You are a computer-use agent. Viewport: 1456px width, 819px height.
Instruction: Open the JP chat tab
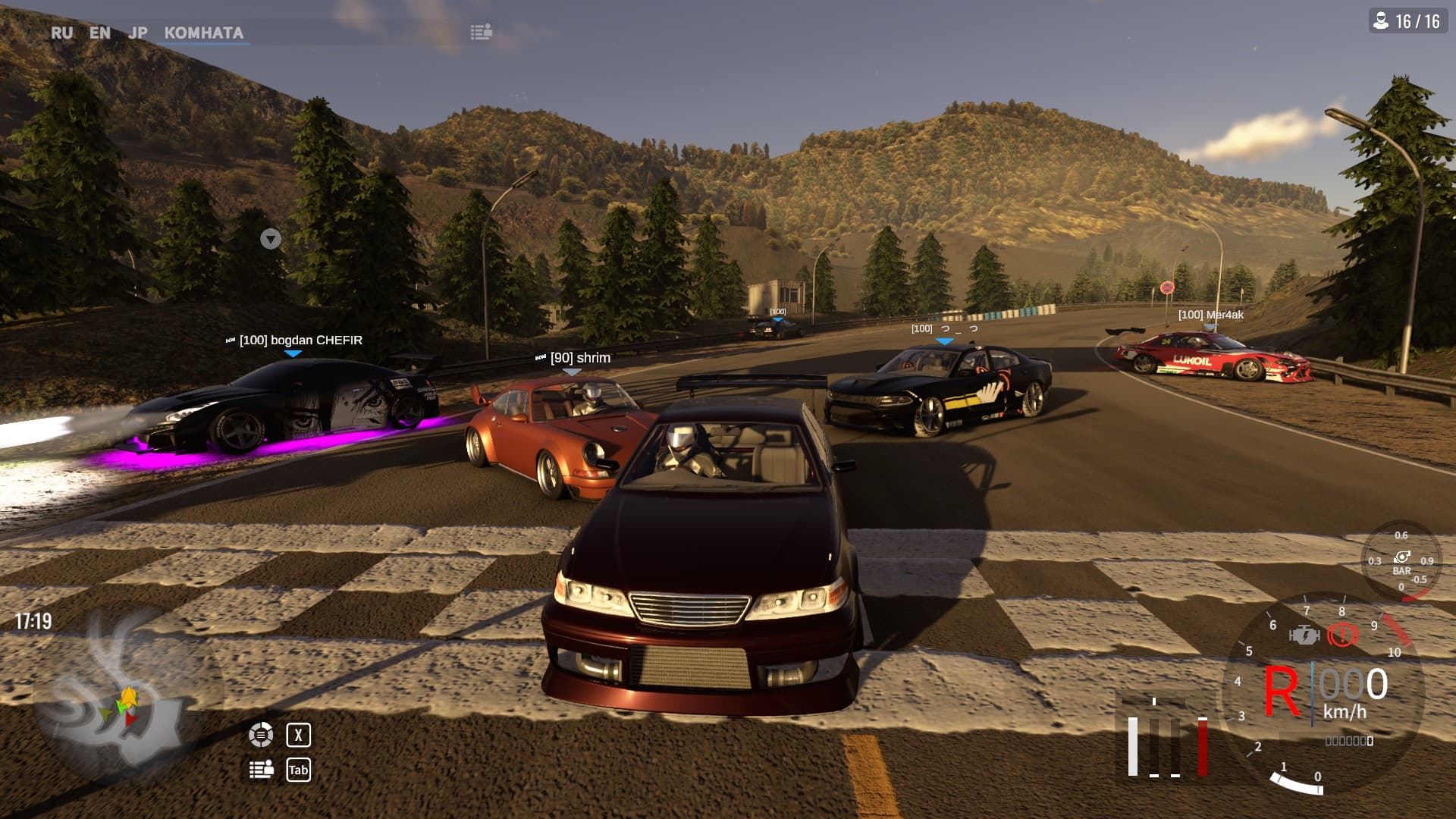click(138, 33)
